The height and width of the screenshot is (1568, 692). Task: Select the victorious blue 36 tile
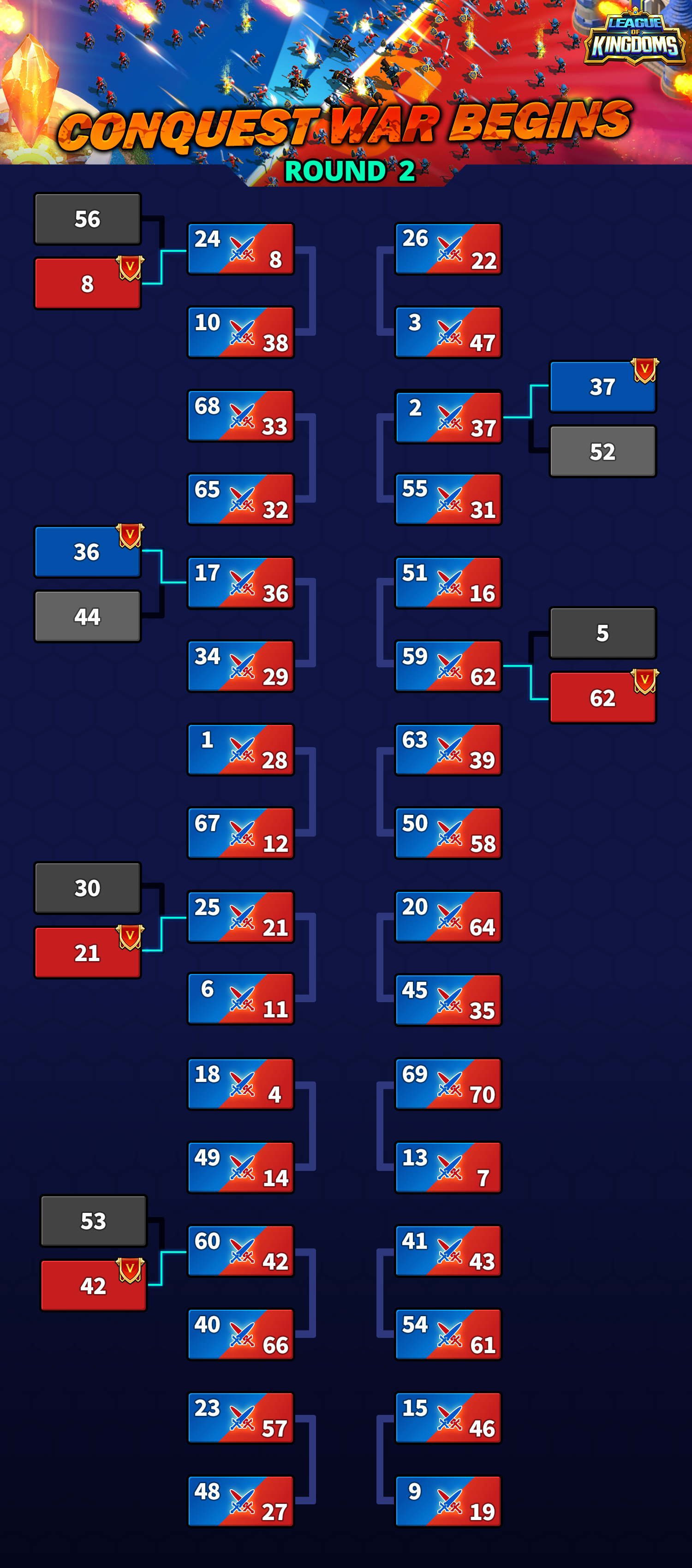click(87, 552)
